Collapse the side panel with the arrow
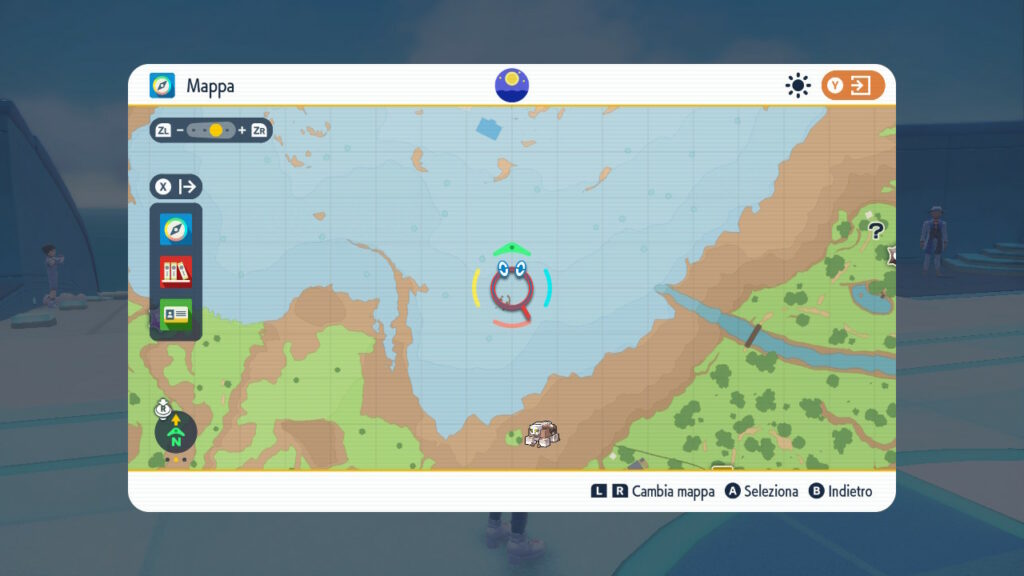The image size is (1024, 576). [x=177, y=187]
